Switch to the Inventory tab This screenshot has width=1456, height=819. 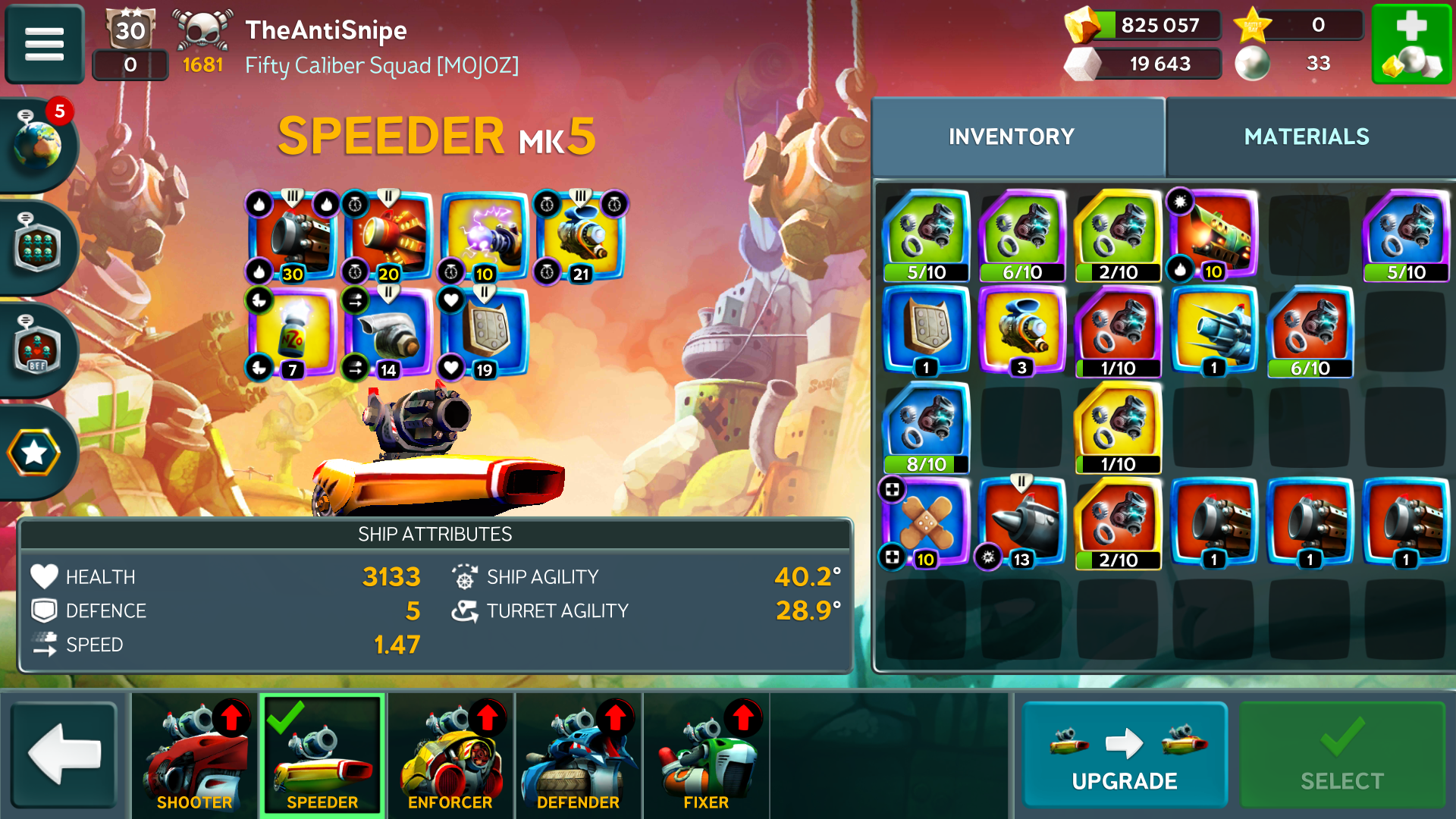pyautogui.click(x=1011, y=136)
